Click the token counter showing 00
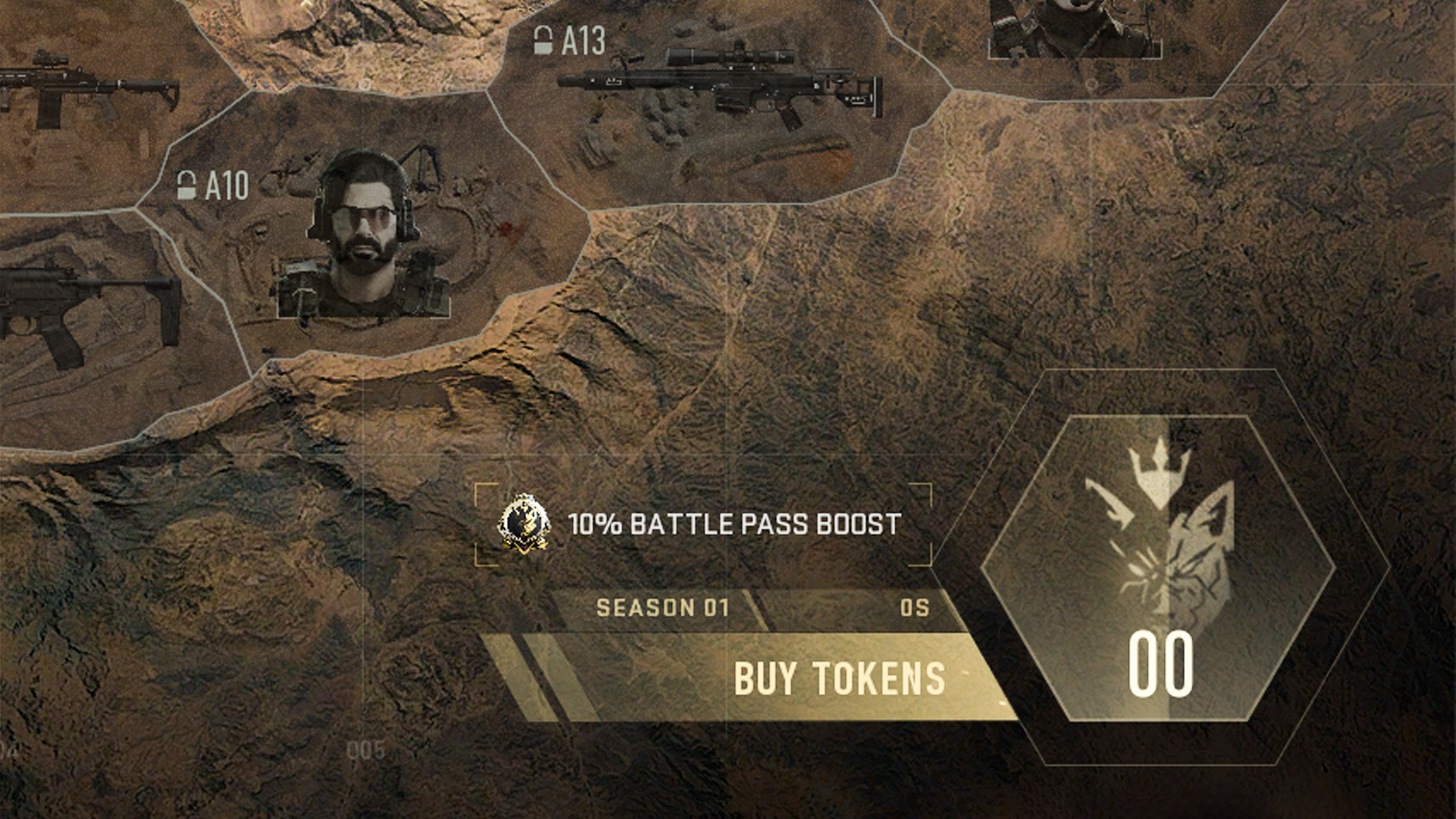Screen dimensions: 1456x819 pos(1163,667)
